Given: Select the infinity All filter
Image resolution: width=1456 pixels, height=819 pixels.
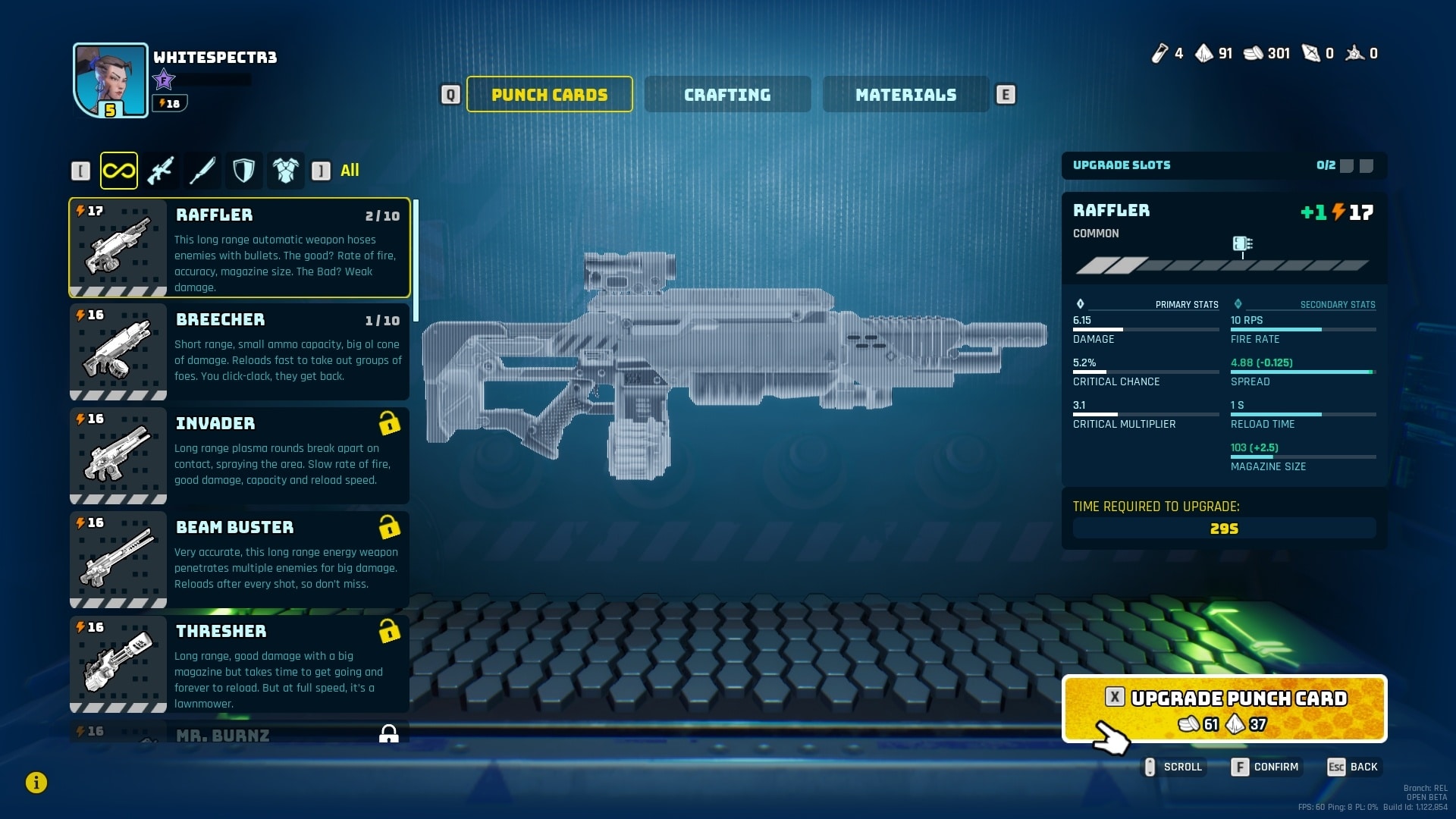Looking at the screenshot, I should coord(119,171).
